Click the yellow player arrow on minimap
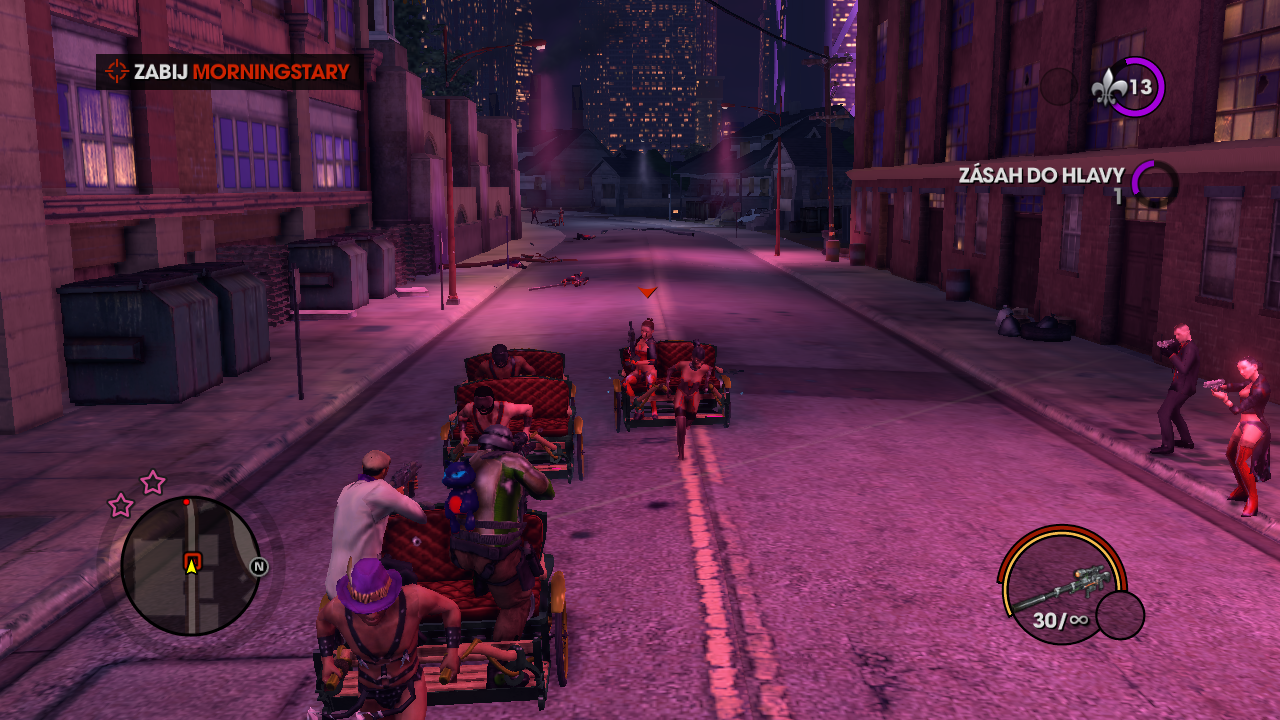The height and width of the screenshot is (720, 1280). click(x=191, y=566)
